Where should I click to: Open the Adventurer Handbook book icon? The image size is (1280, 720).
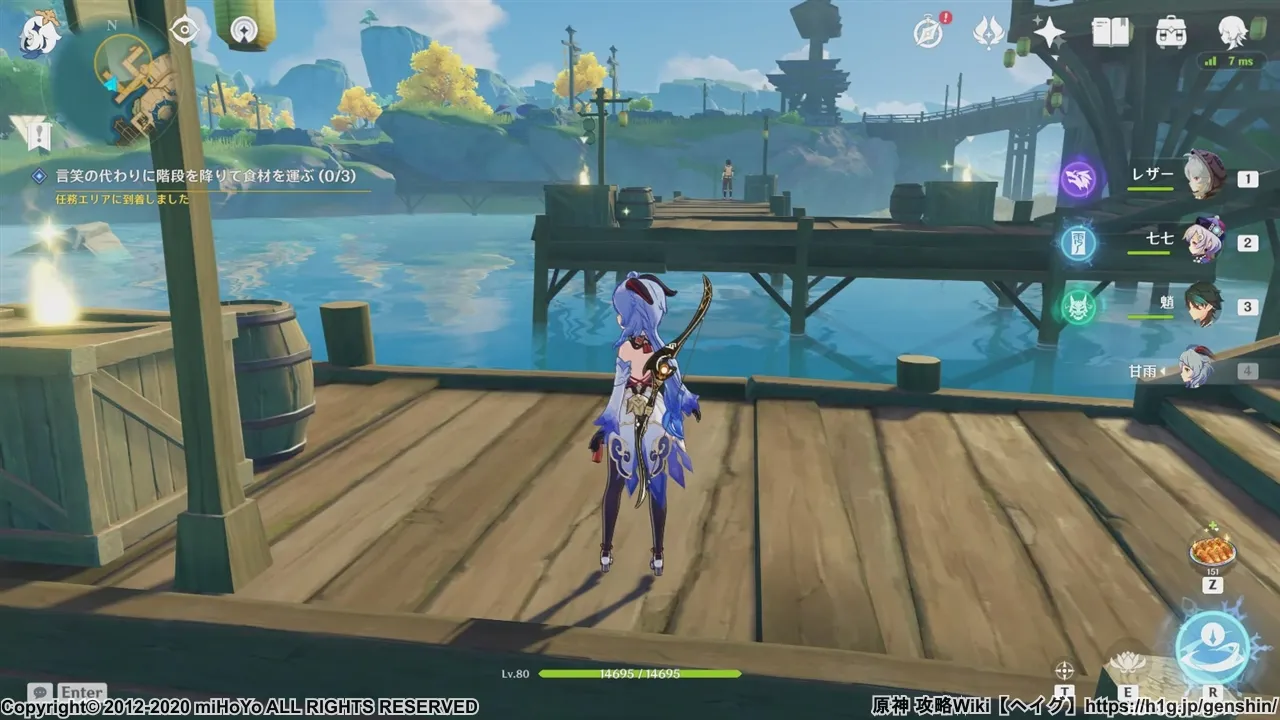click(1110, 33)
